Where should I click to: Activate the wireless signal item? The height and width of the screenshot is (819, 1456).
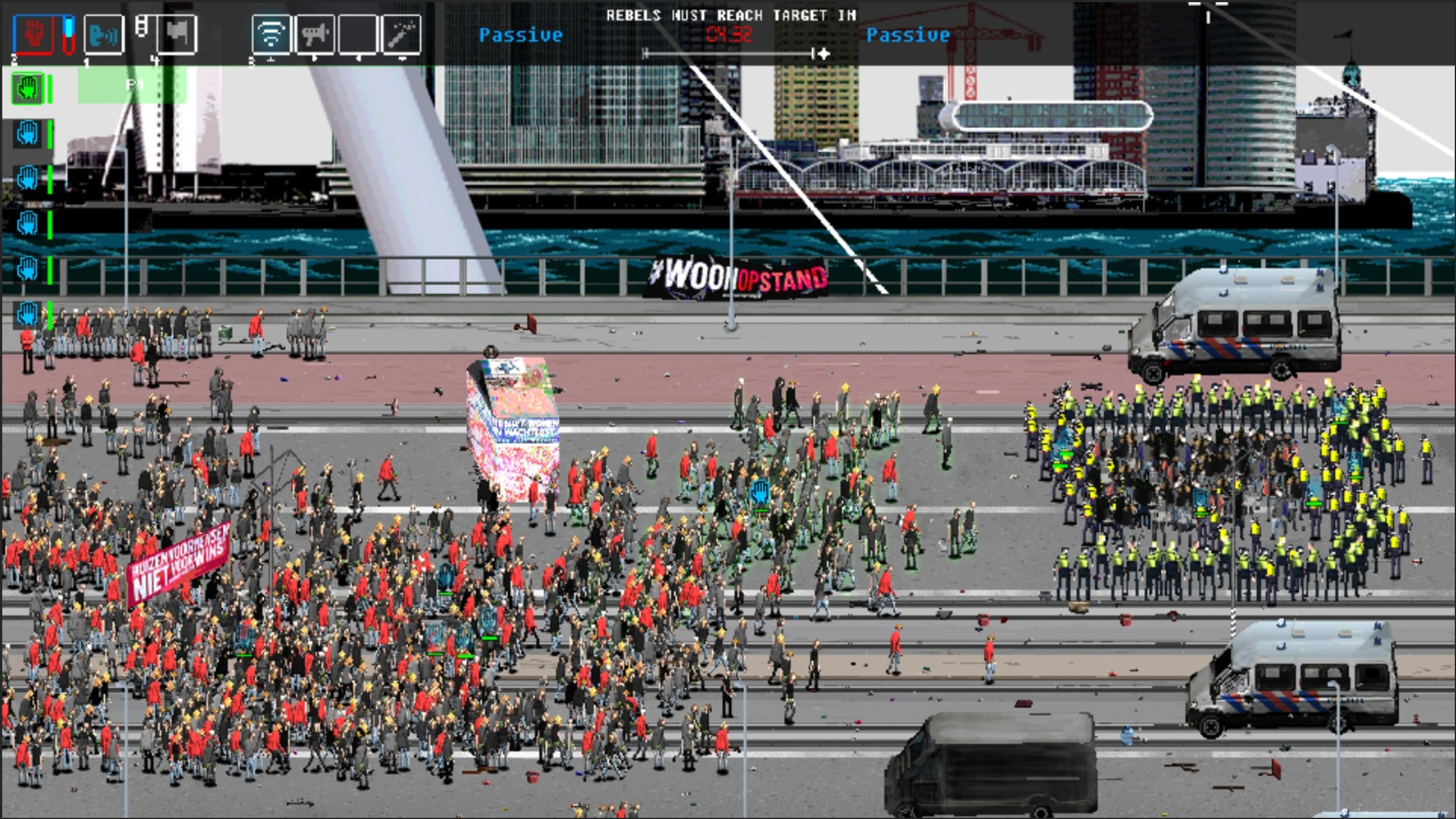[x=271, y=34]
